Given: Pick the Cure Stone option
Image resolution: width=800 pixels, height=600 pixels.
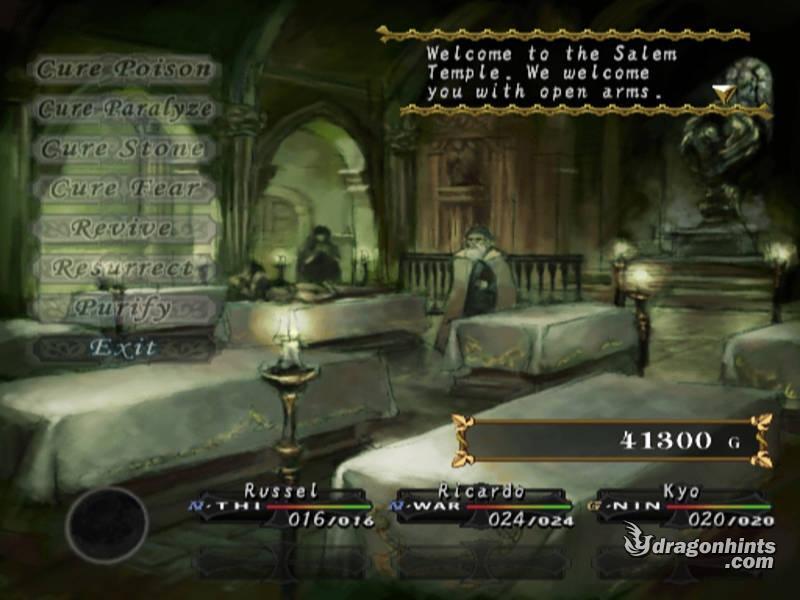Looking at the screenshot, I should click(124, 149).
